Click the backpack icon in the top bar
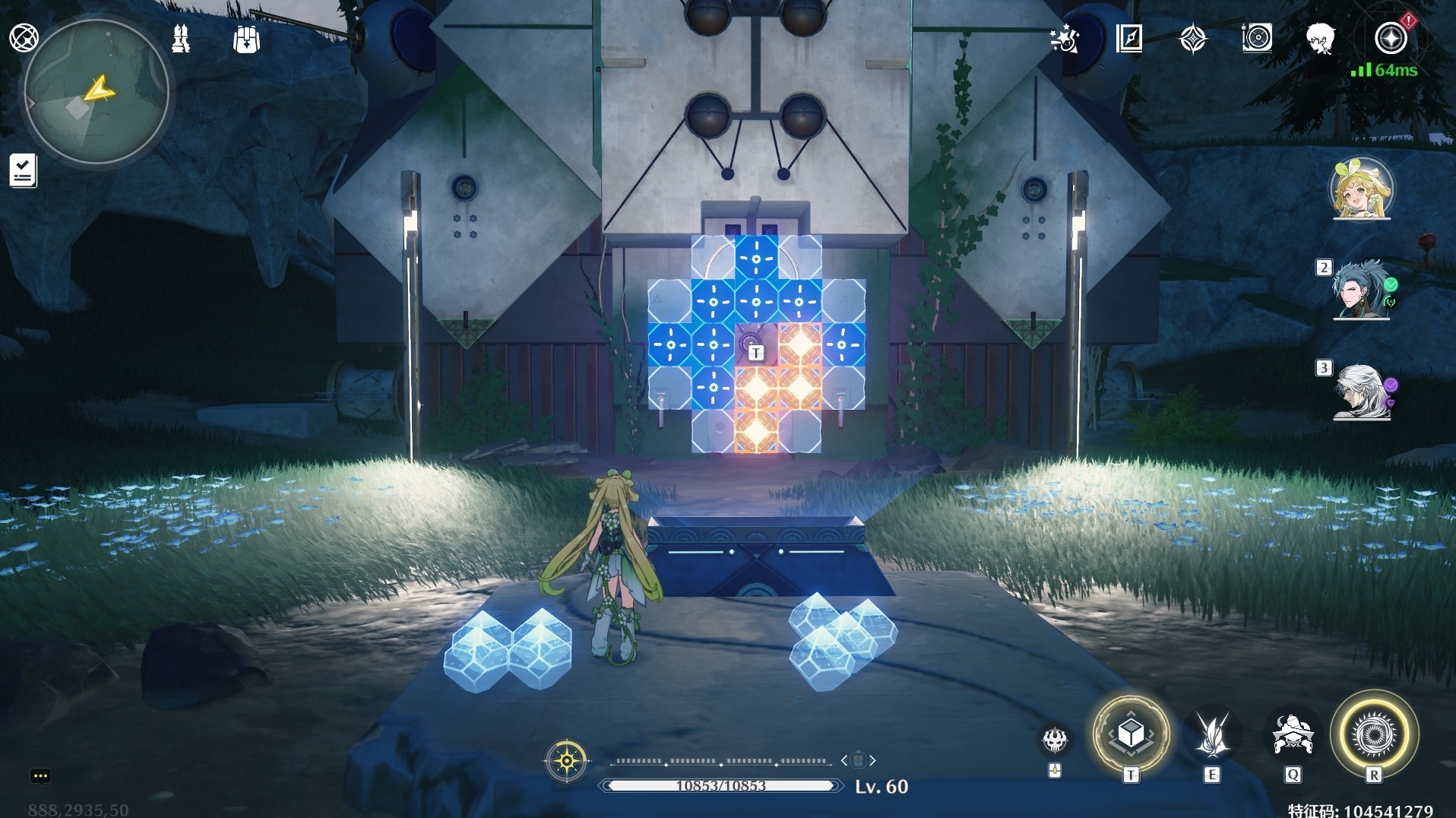1456x818 pixels. tap(246, 39)
